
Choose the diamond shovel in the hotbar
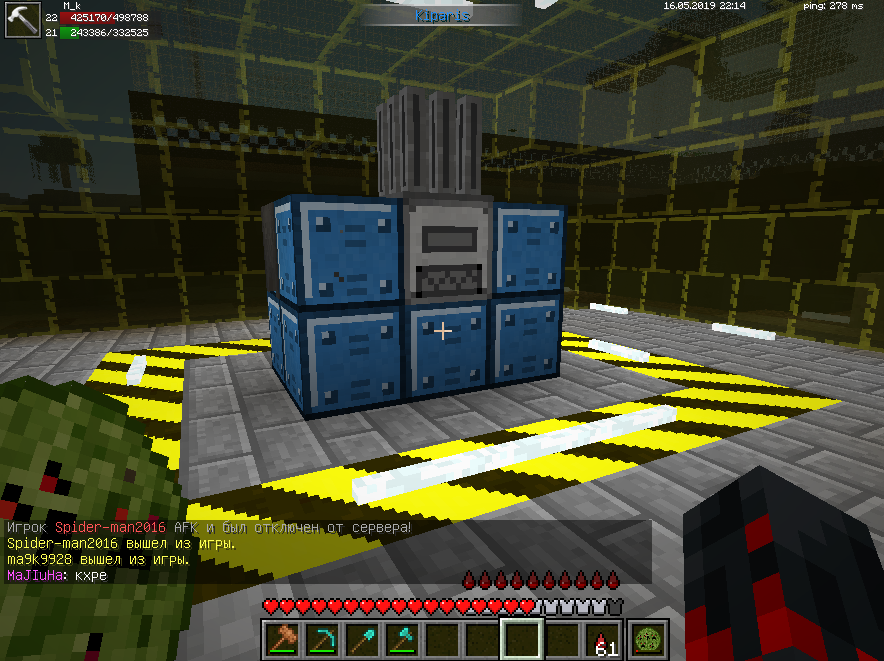362,638
